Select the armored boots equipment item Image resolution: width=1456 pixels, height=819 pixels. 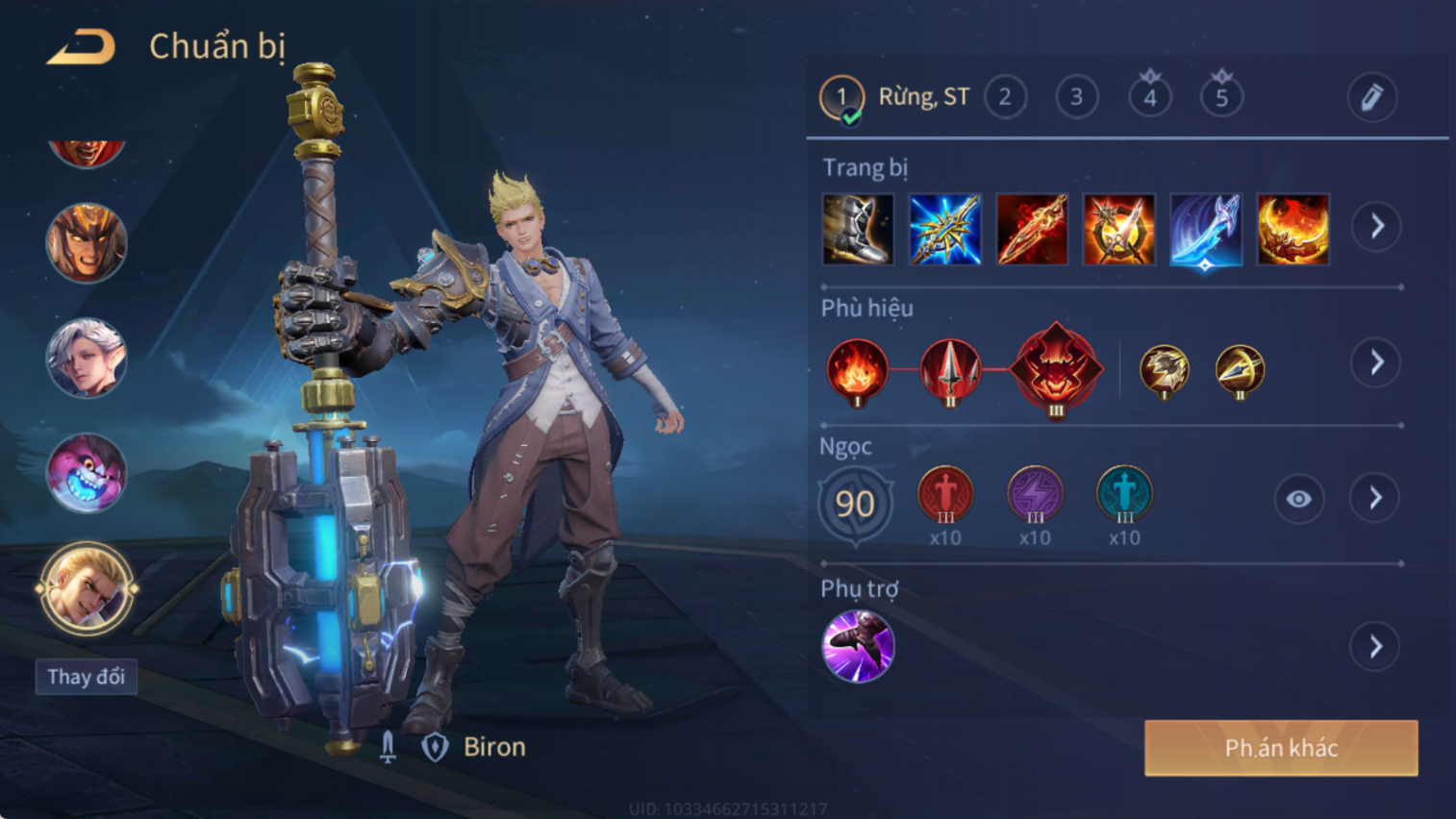click(x=858, y=229)
